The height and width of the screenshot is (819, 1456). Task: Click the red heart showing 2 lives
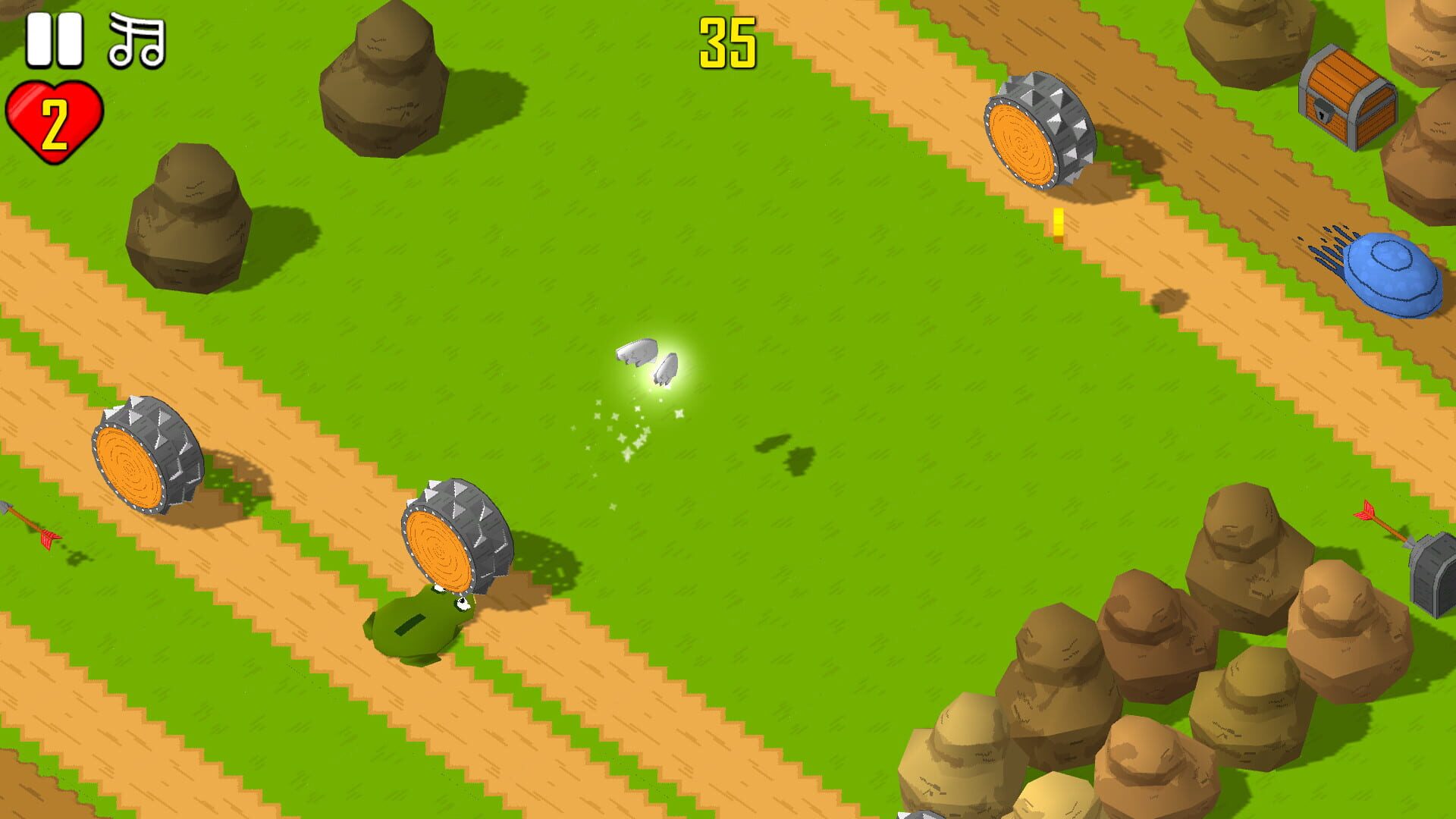coord(53,118)
